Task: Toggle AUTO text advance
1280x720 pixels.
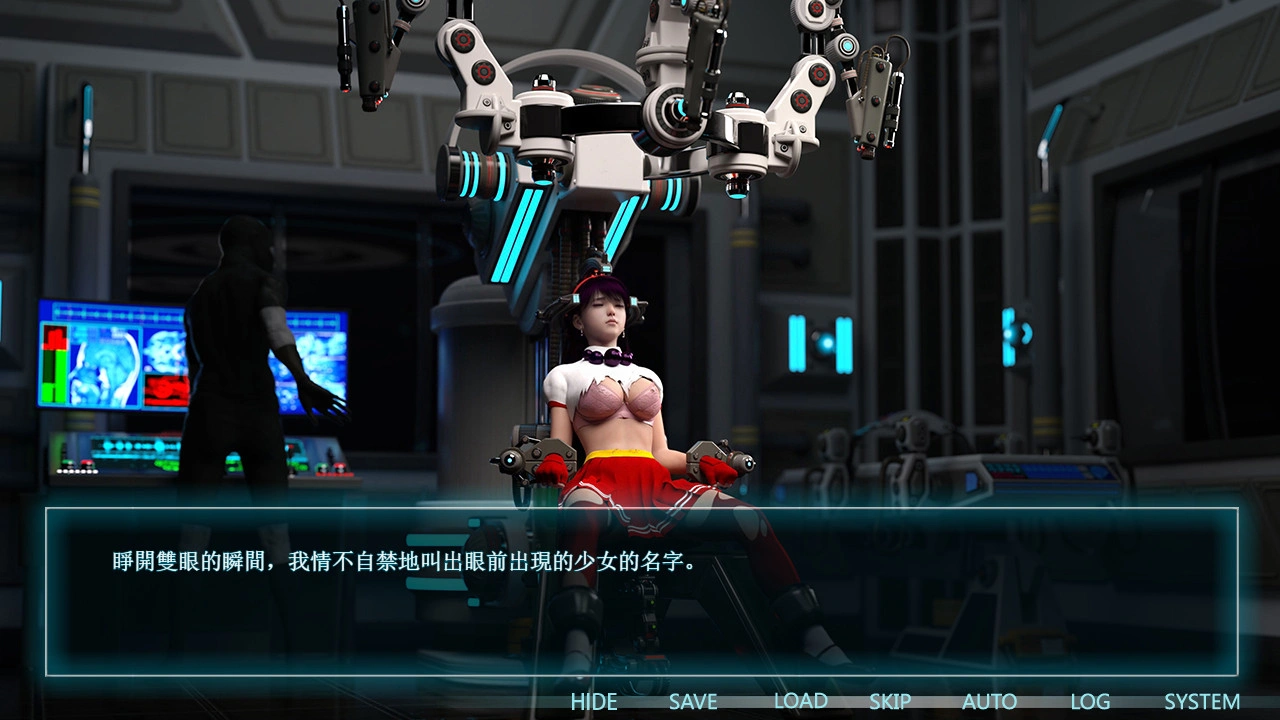Action: pos(989,702)
